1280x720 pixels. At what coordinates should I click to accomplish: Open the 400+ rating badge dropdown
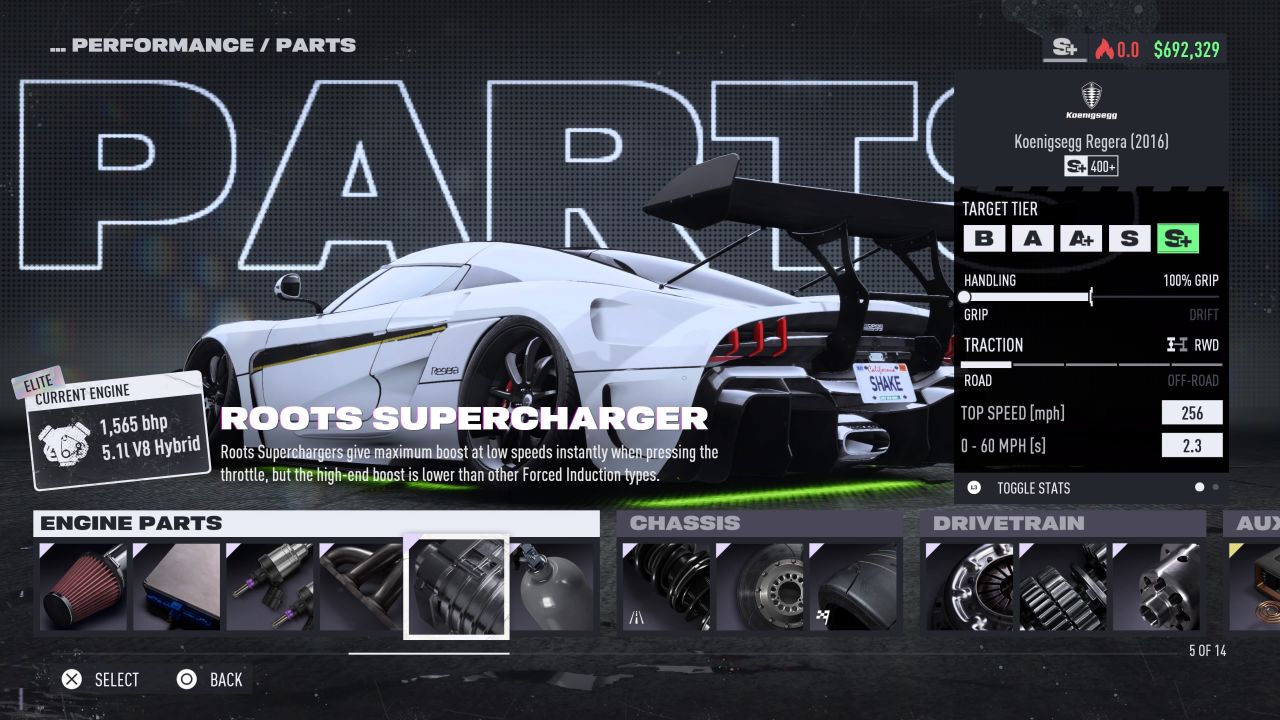click(1090, 166)
